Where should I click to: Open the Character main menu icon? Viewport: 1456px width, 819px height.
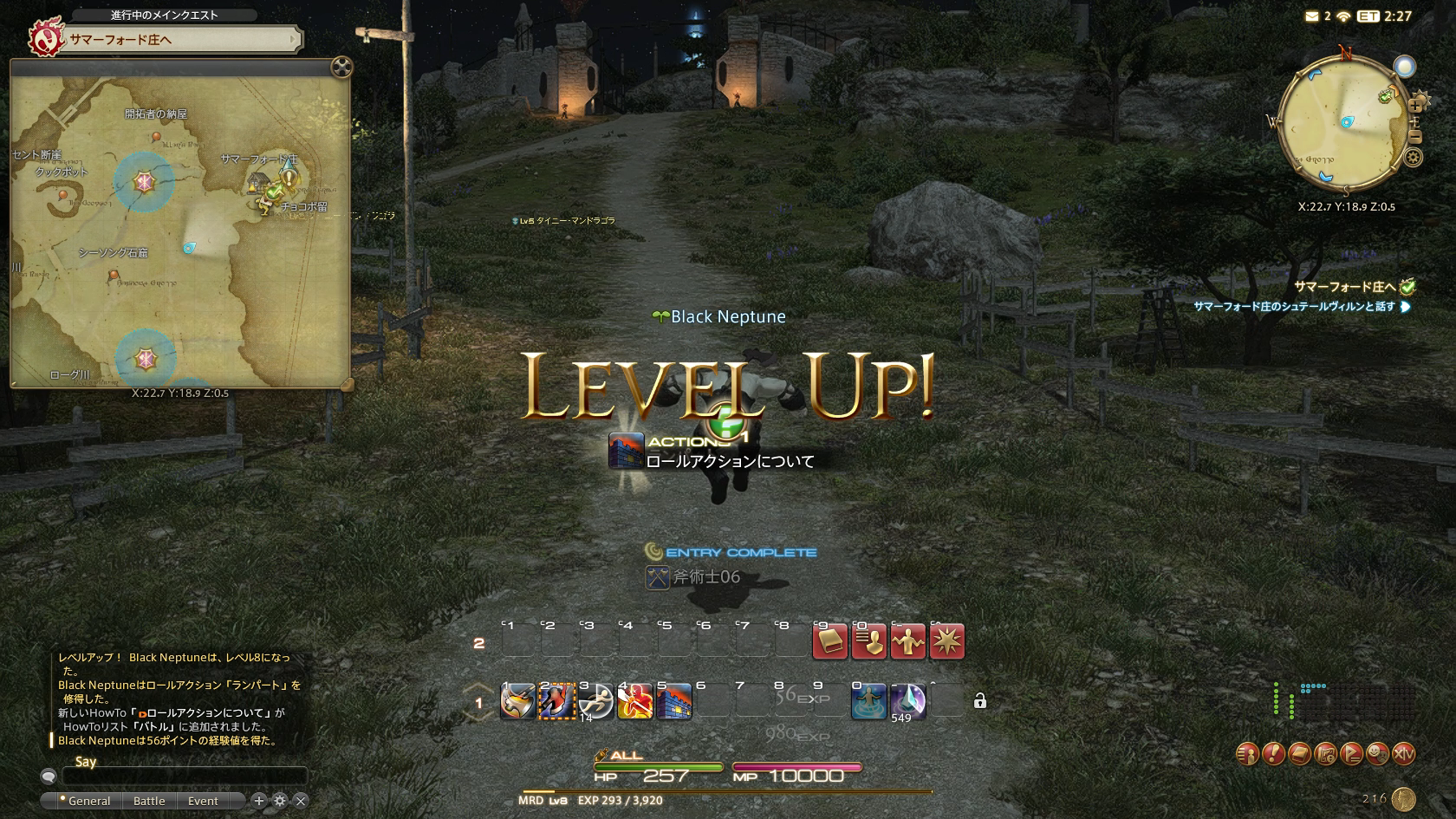(1246, 754)
